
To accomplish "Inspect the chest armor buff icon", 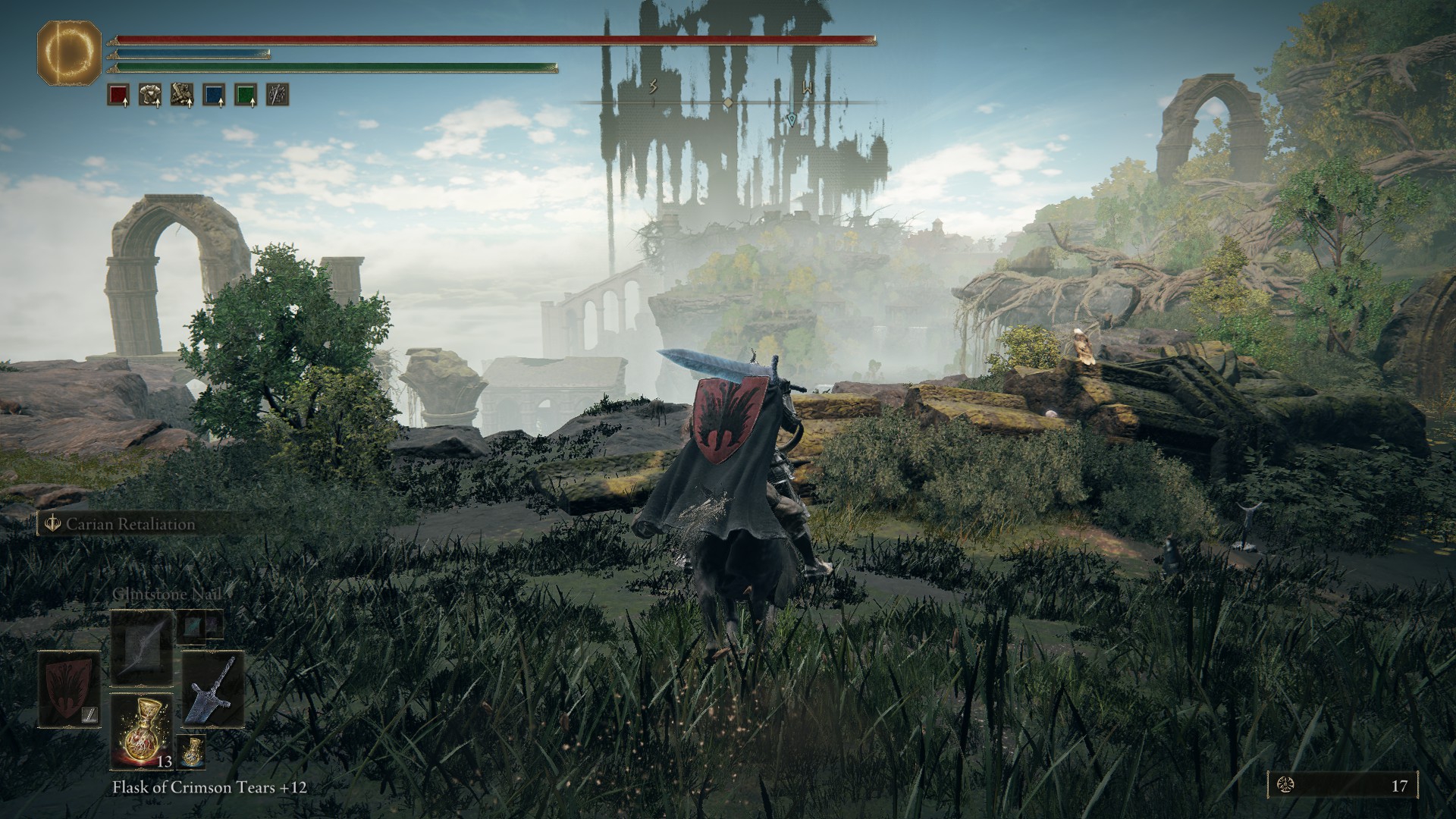I will [x=150, y=95].
